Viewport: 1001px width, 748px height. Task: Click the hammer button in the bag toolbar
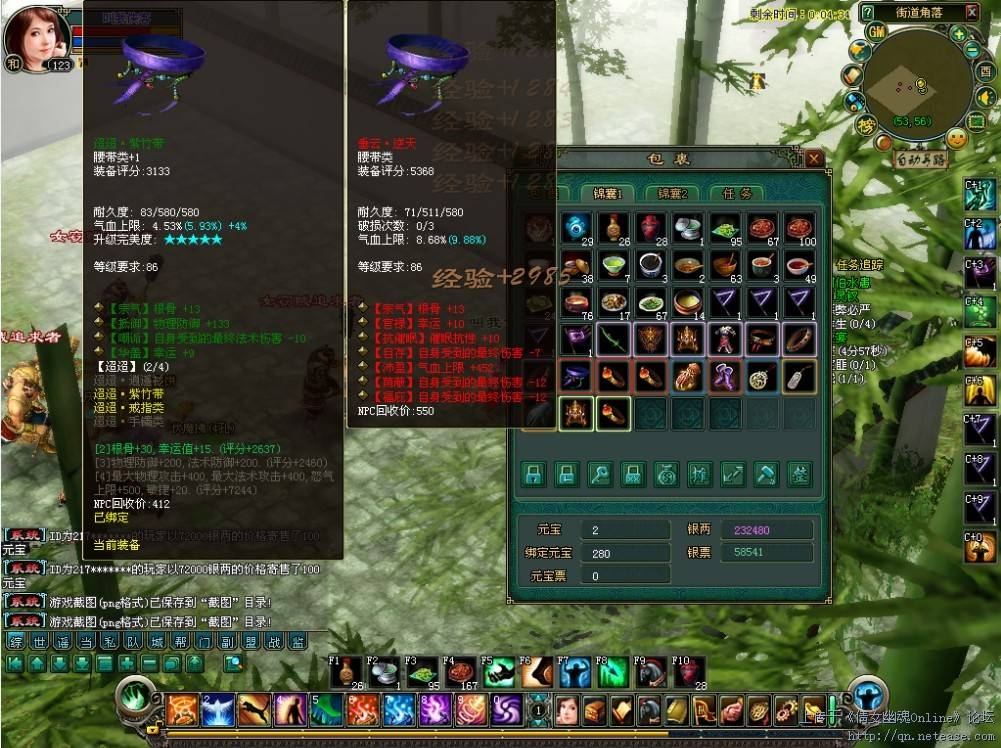[766, 474]
